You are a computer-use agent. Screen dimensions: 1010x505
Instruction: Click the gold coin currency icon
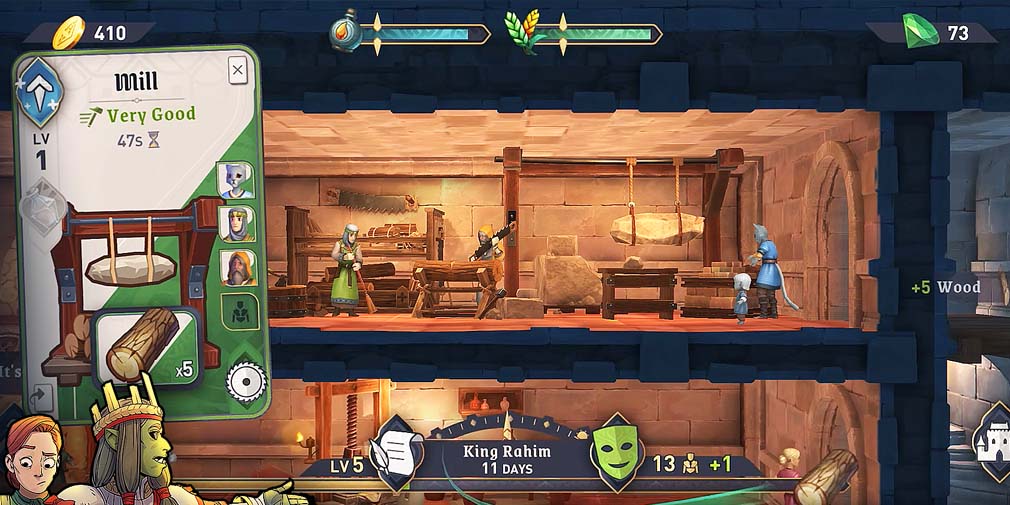[69, 33]
